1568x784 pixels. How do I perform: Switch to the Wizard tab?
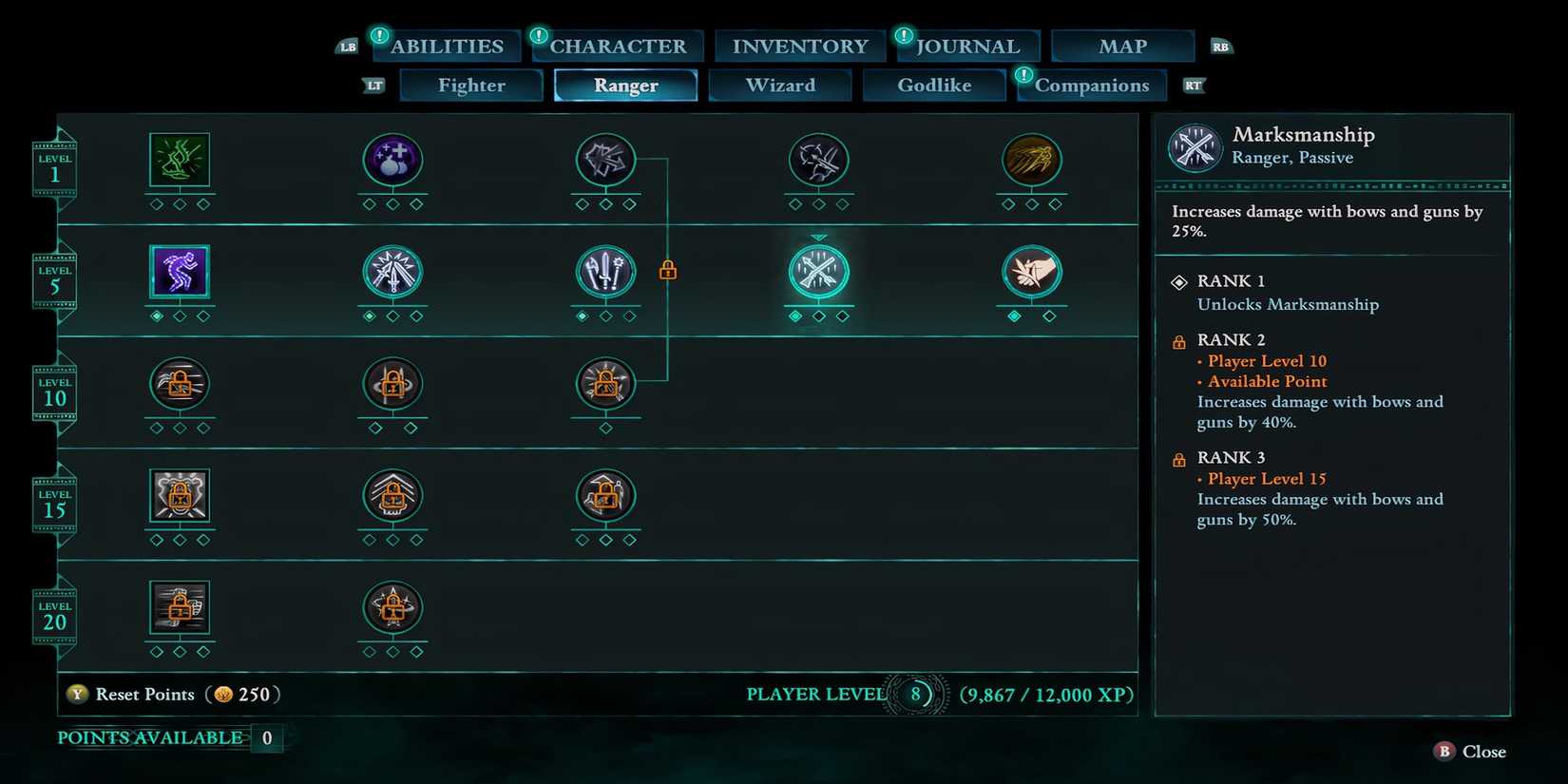pyautogui.click(x=779, y=85)
